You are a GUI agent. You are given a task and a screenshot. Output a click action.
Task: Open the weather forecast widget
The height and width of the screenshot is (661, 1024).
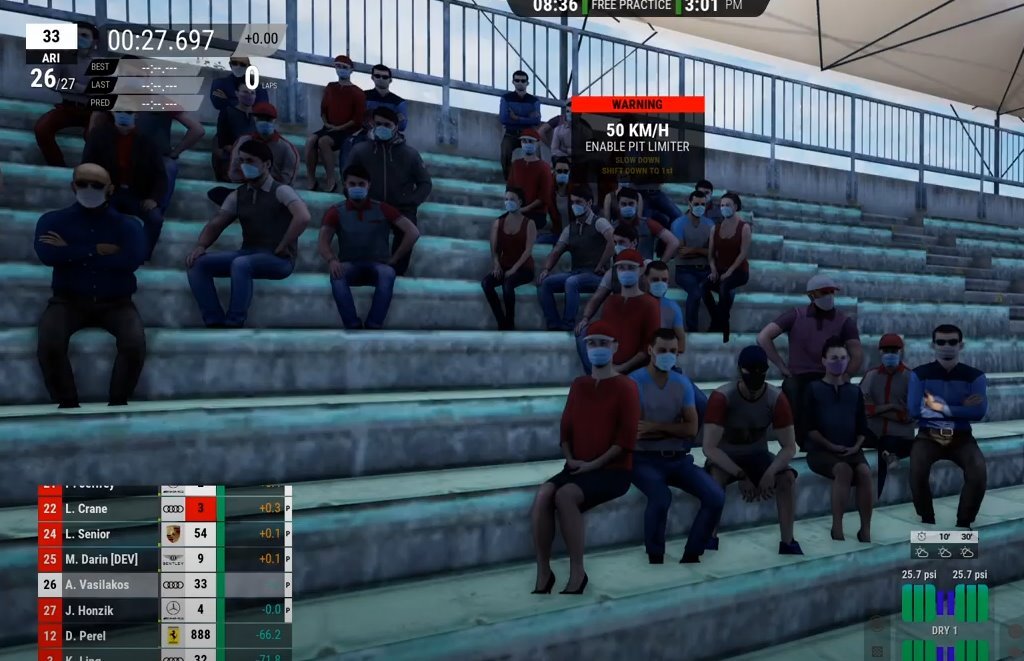coord(944,545)
